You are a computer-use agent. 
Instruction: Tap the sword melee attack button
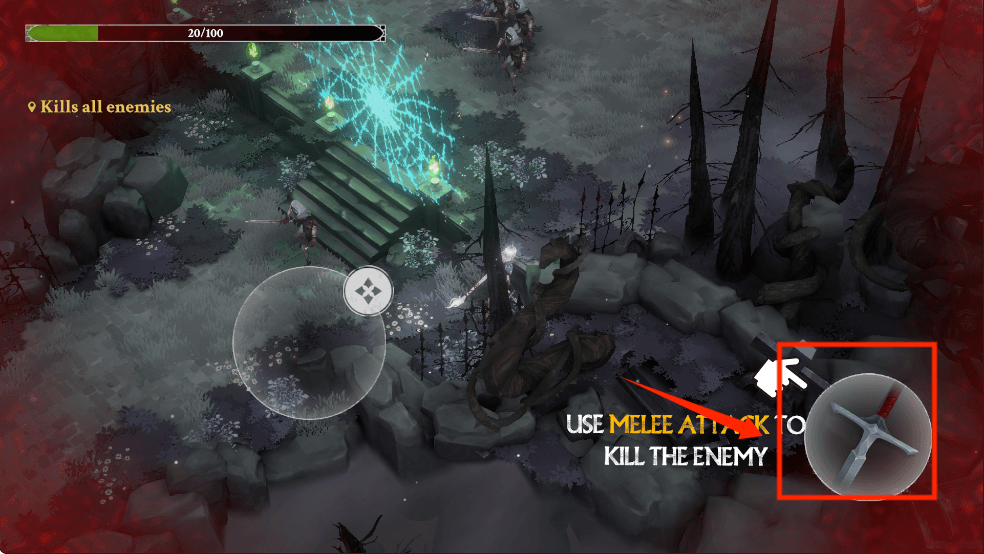(868, 435)
